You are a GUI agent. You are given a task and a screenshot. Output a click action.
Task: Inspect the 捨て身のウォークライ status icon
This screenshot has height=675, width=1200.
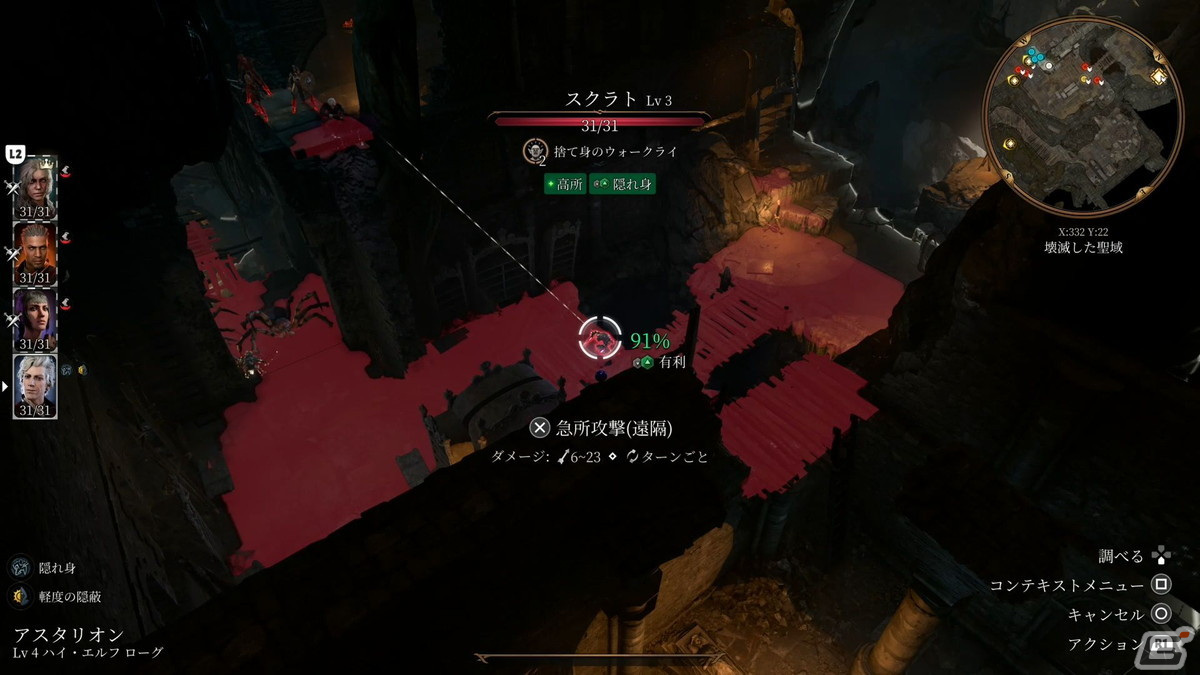(x=535, y=151)
